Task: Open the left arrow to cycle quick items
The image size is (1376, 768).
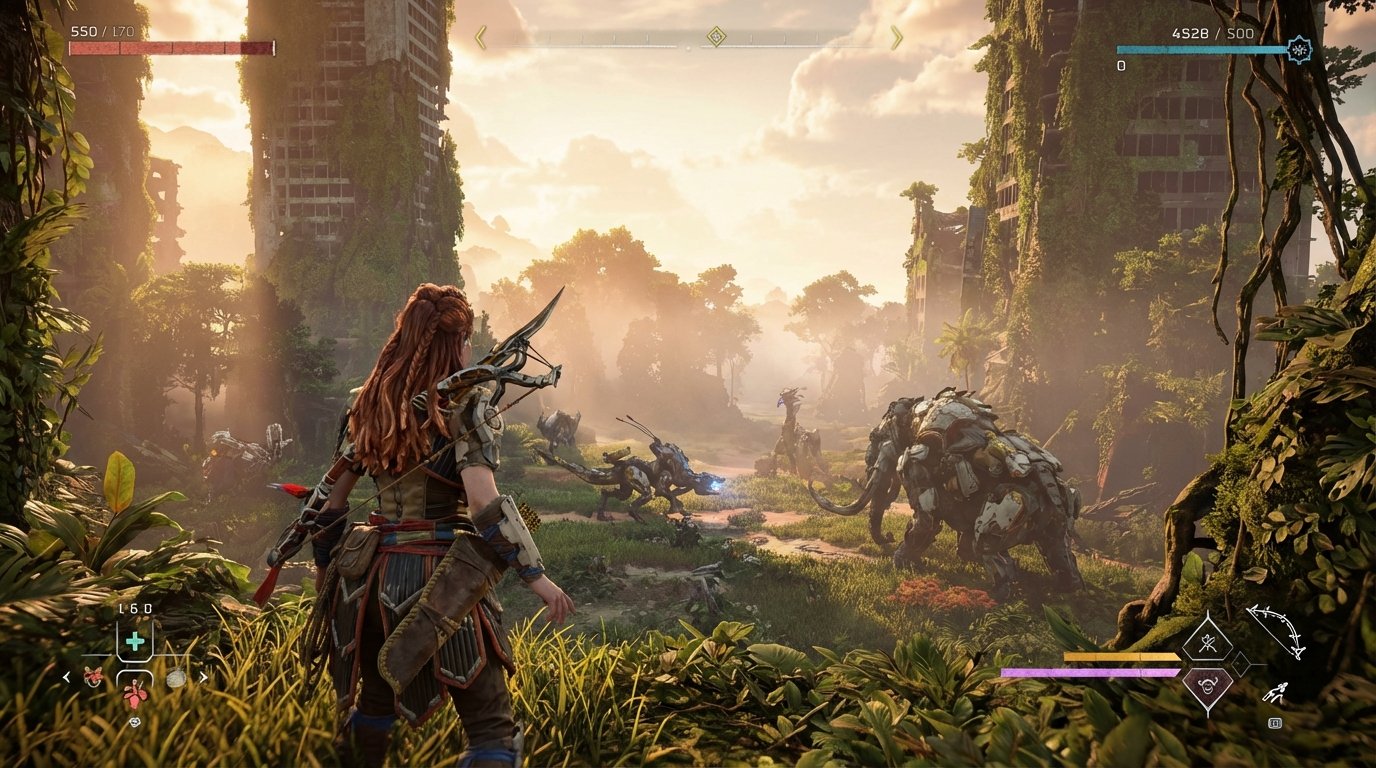Action: pyautogui.click(x=66, y=677)
